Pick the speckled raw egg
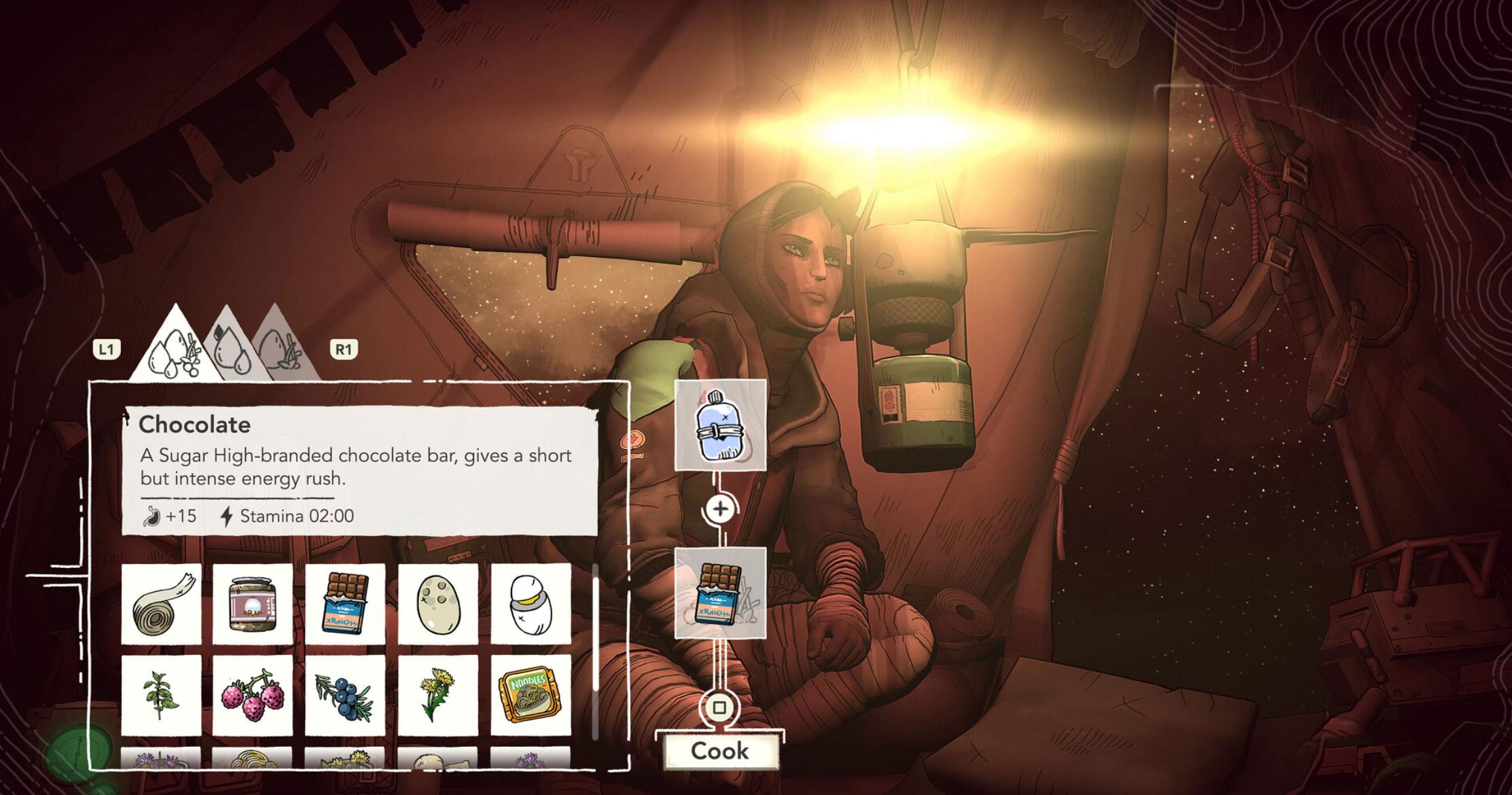Viewport: 1512px width, 795px height. click(x=437, y=604)
